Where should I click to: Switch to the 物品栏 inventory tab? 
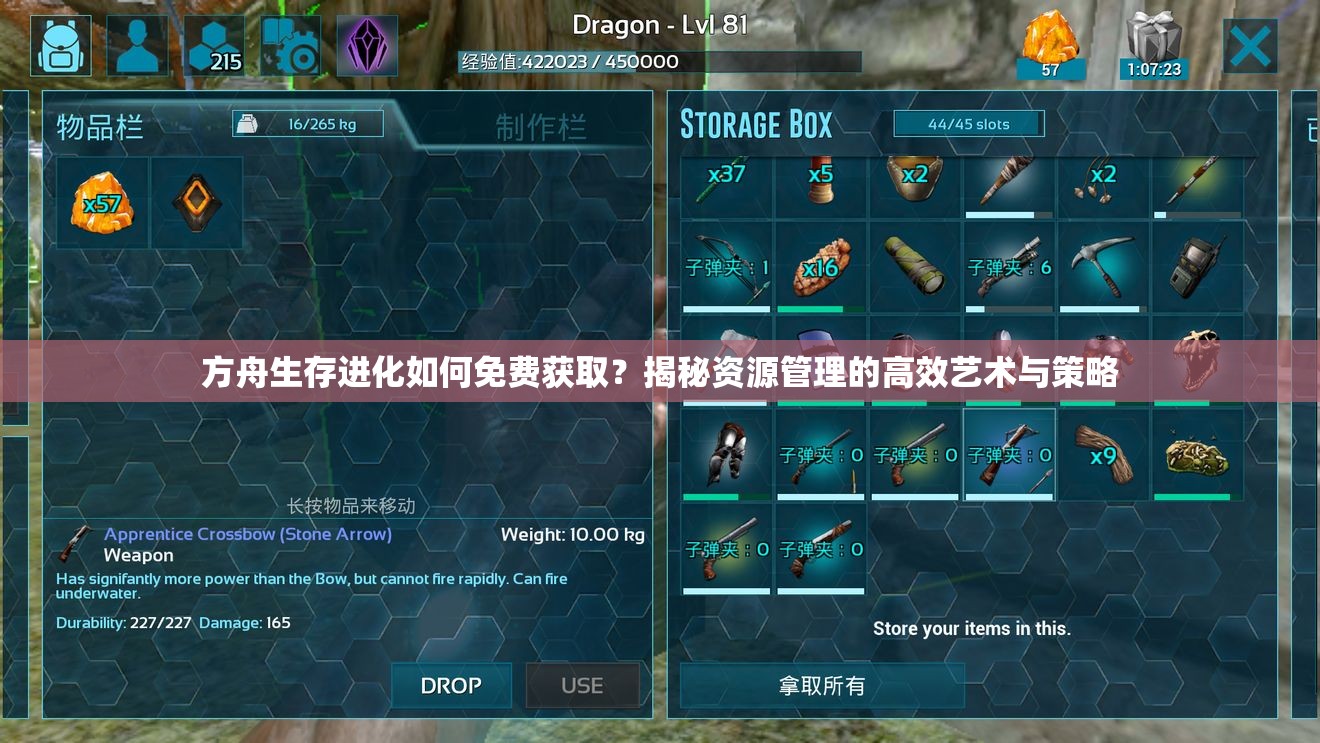click(100, 127)
